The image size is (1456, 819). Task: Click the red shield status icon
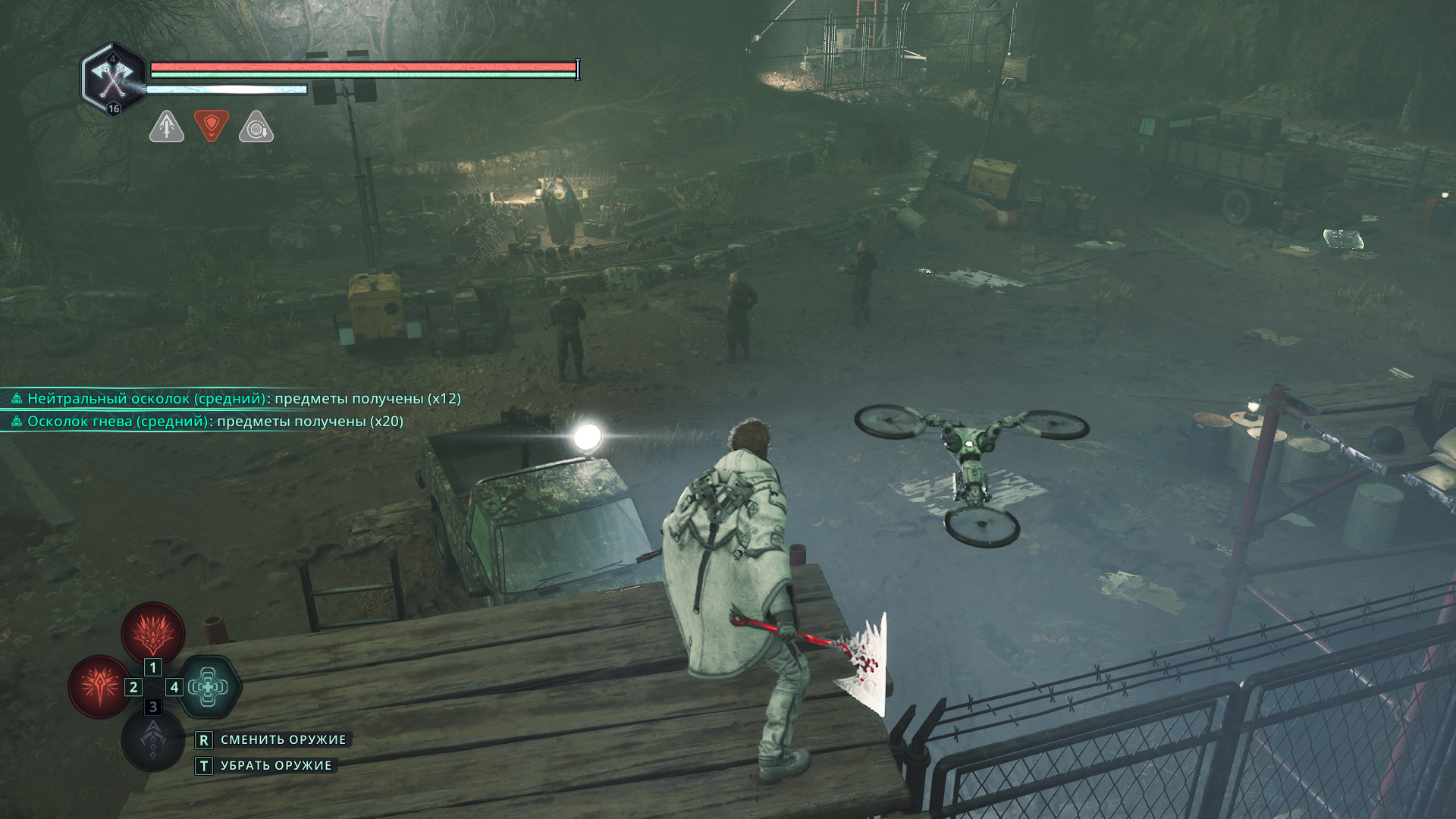[212, 125]
